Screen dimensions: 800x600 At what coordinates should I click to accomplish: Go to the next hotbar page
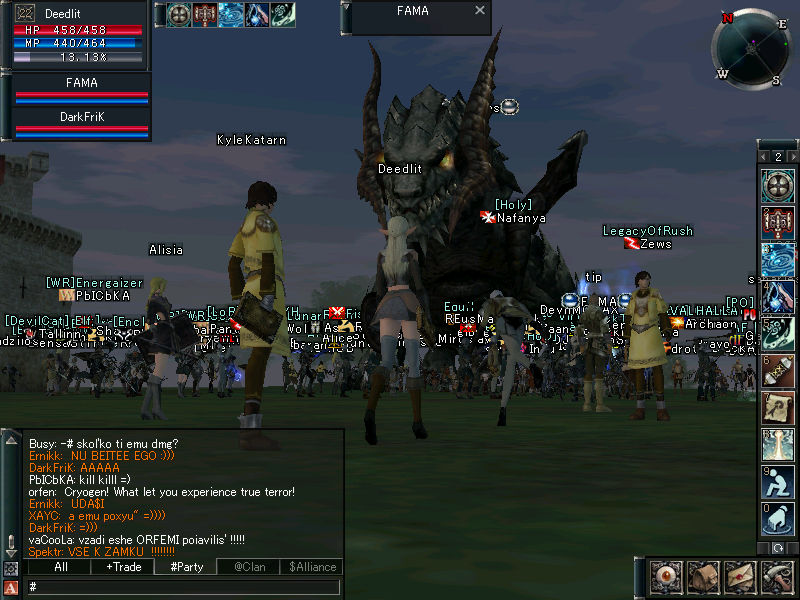click(791, 157)
